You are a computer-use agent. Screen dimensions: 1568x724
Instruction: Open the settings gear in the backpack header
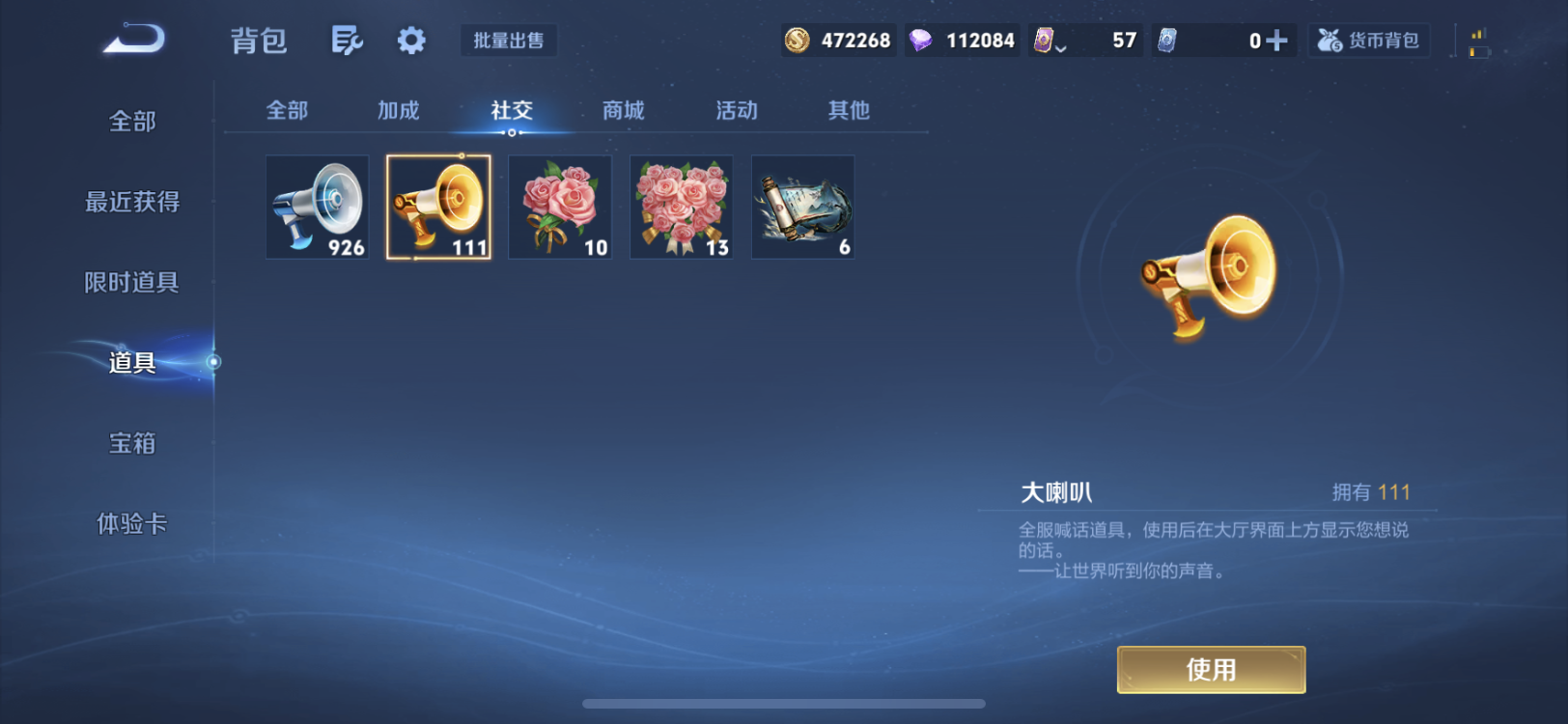tap(410, 40)
